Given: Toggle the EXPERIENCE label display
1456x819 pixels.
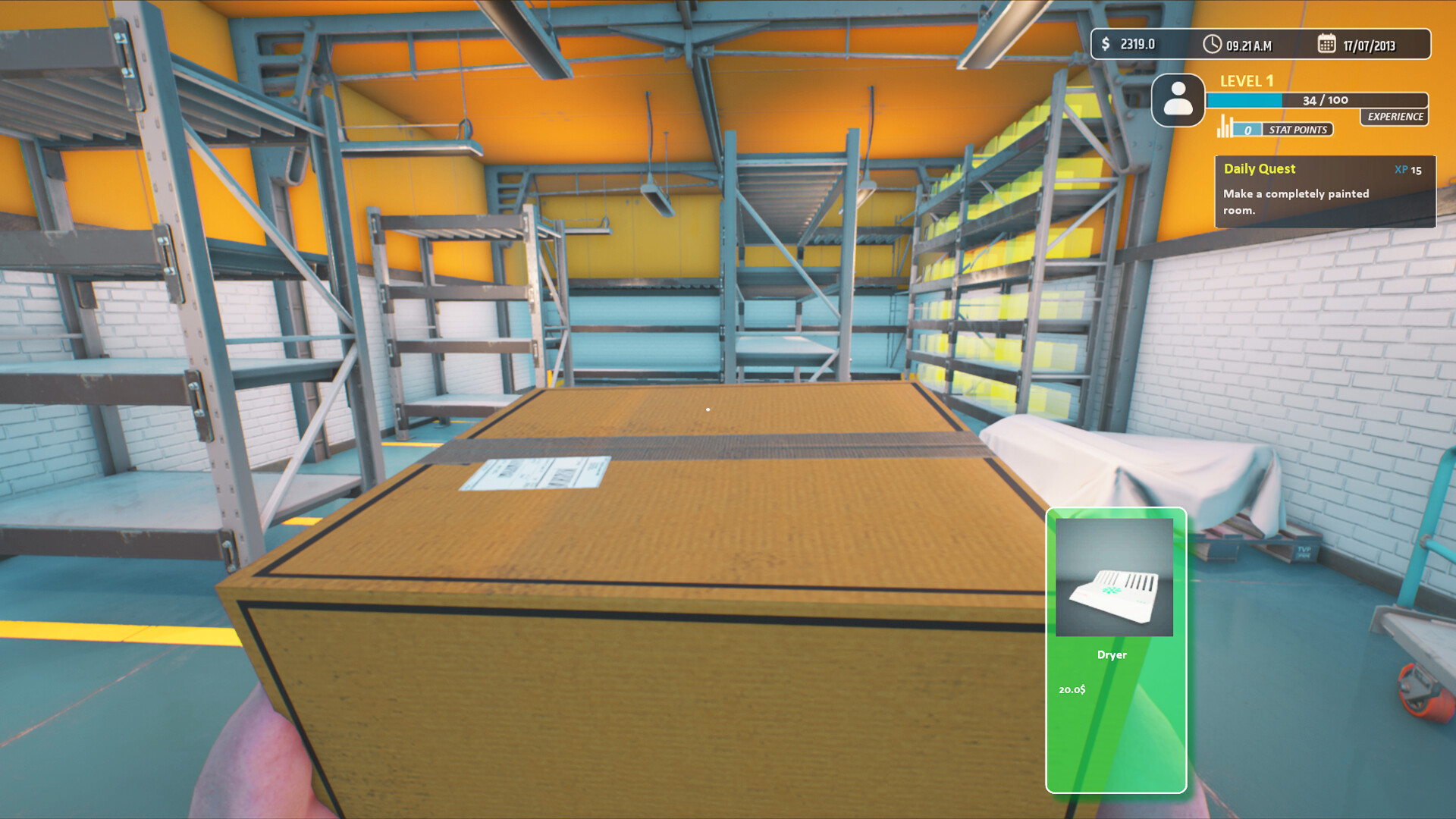Looking at the screenshot, I should click(x=1394, y=117).
